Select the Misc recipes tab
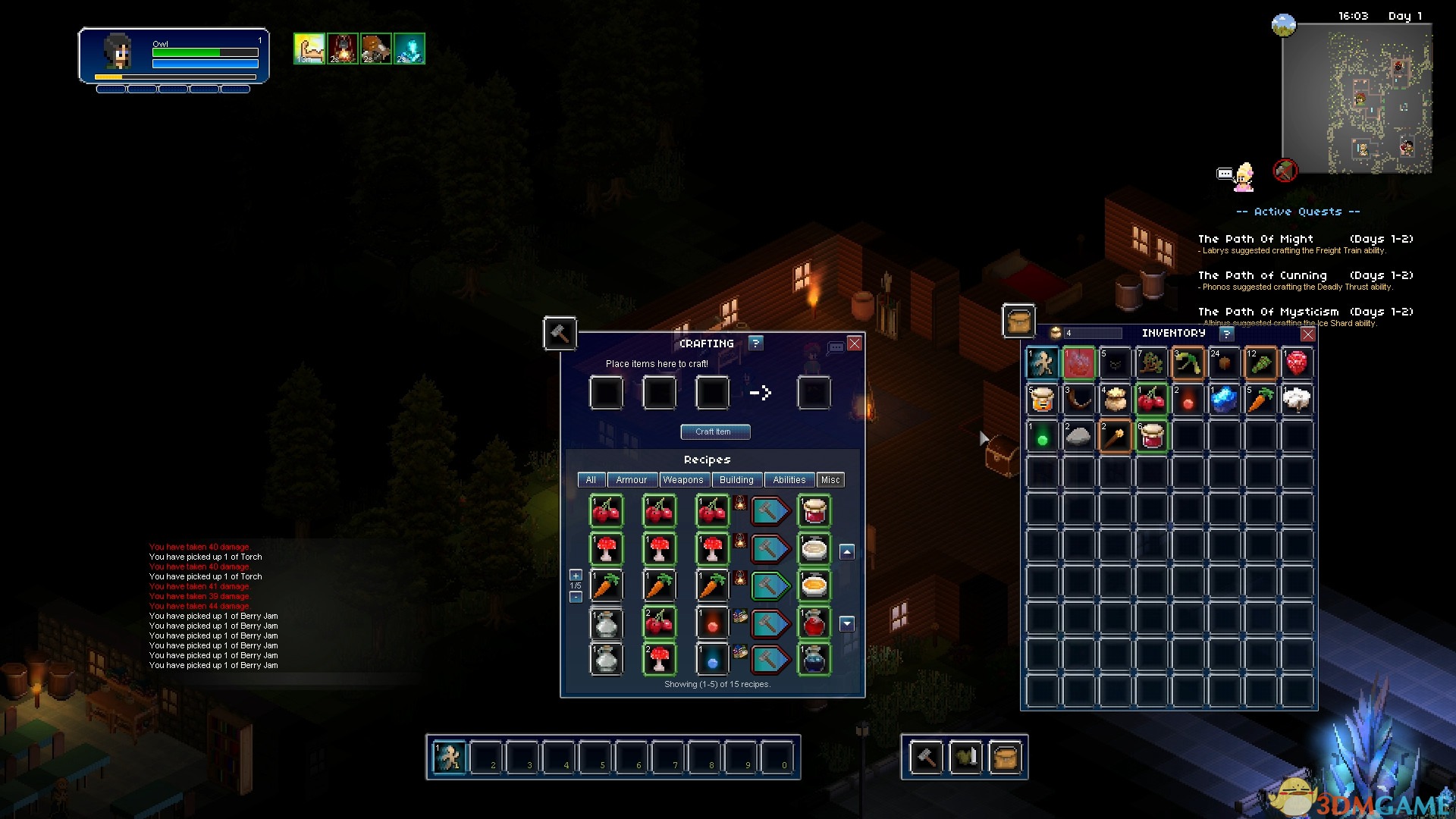 click(x=830, y=480)
